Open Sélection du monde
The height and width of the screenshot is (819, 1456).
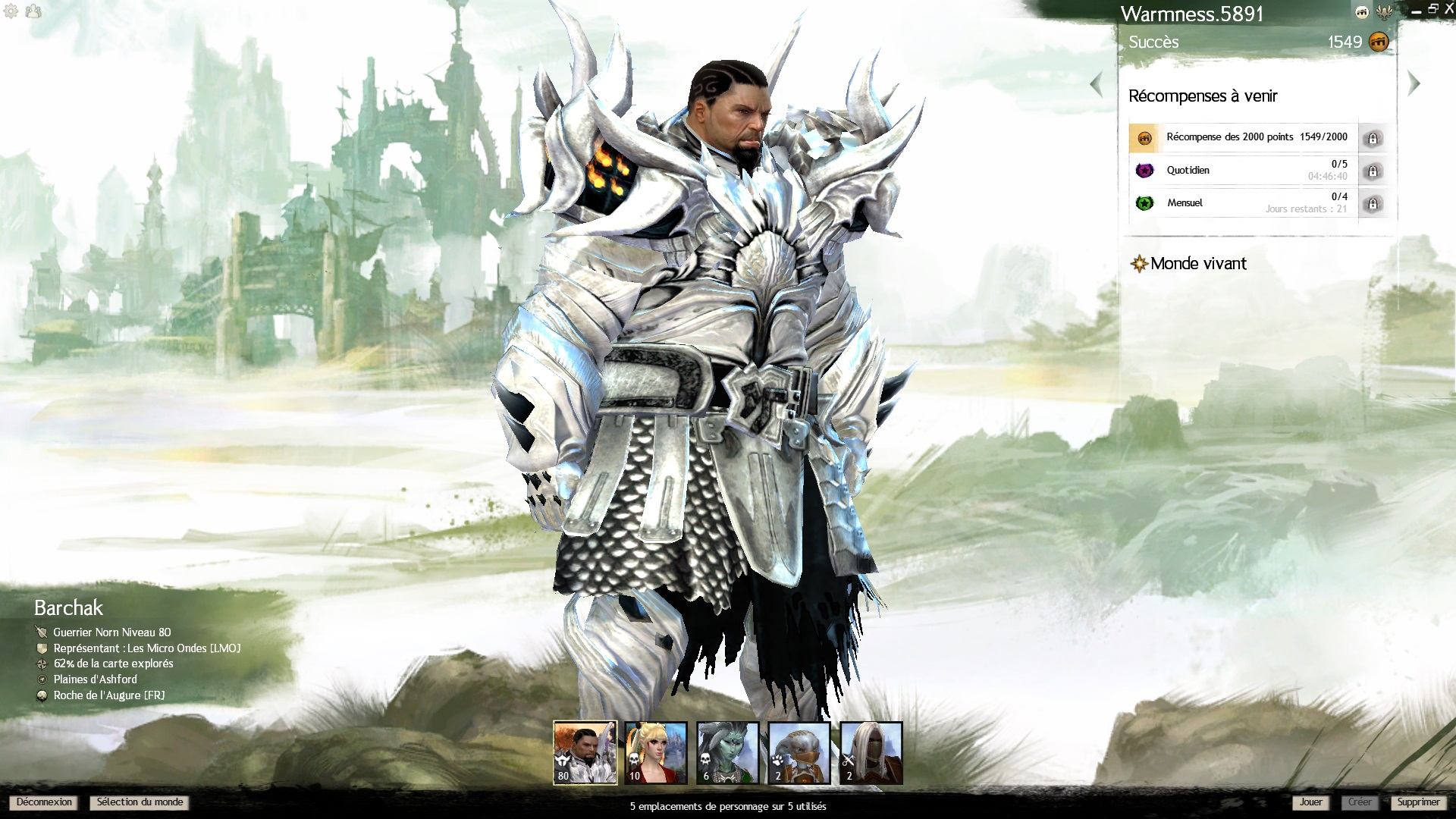(x=140, y=802)
